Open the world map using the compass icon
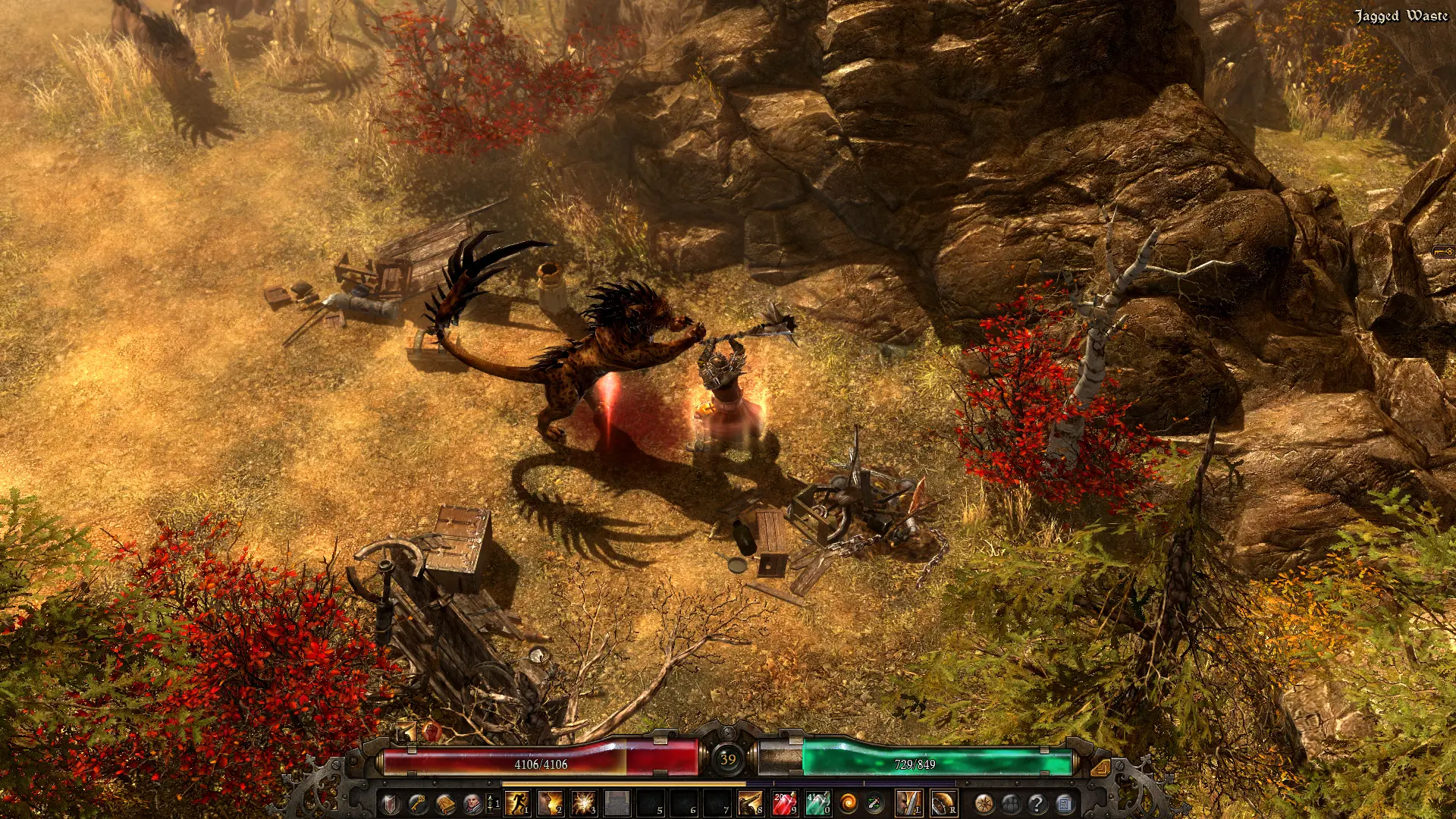The image size is (1456, 819). tap(984, 802)
